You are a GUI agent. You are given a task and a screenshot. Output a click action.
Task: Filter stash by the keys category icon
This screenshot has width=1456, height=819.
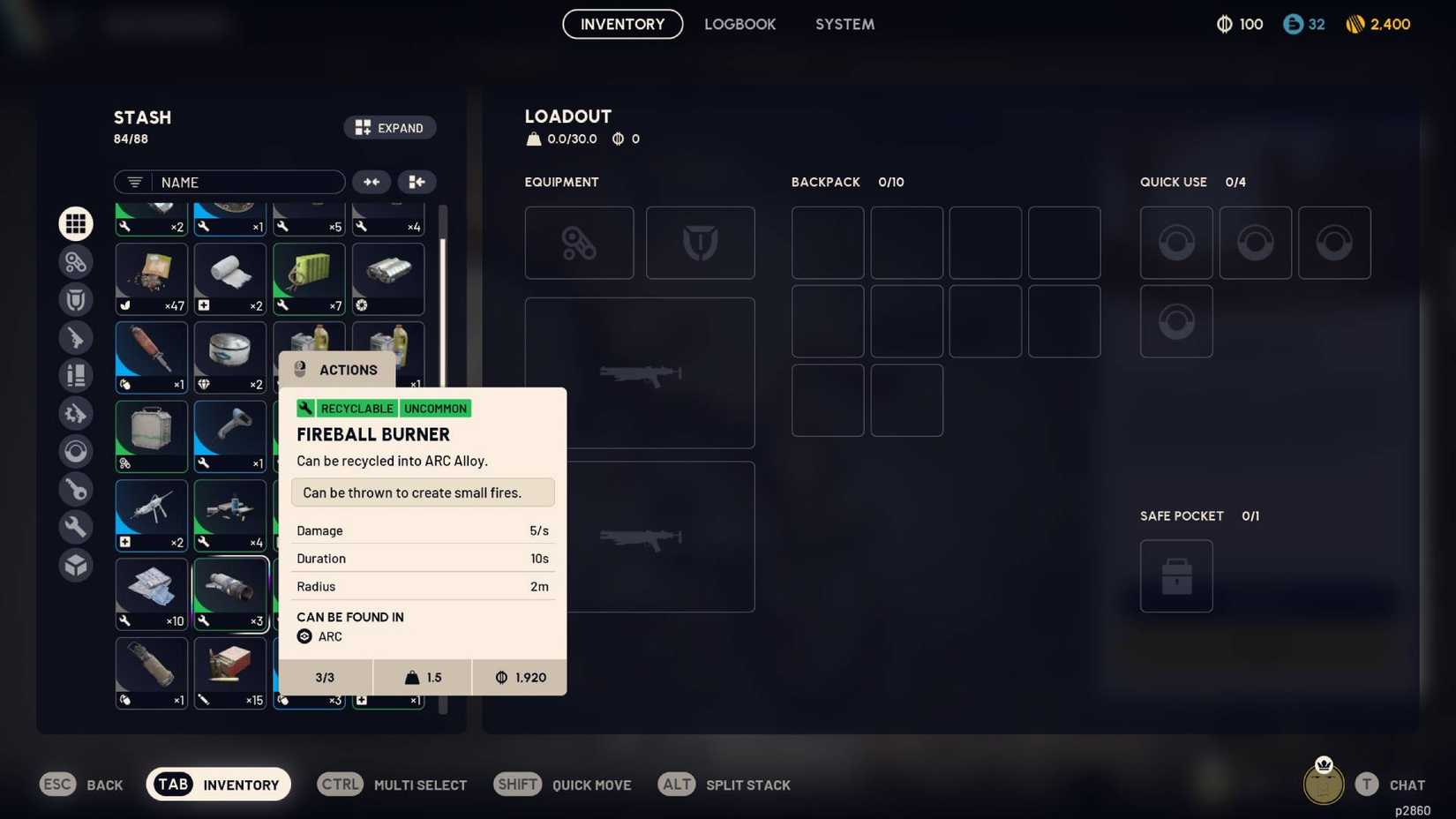click(75, 489)
